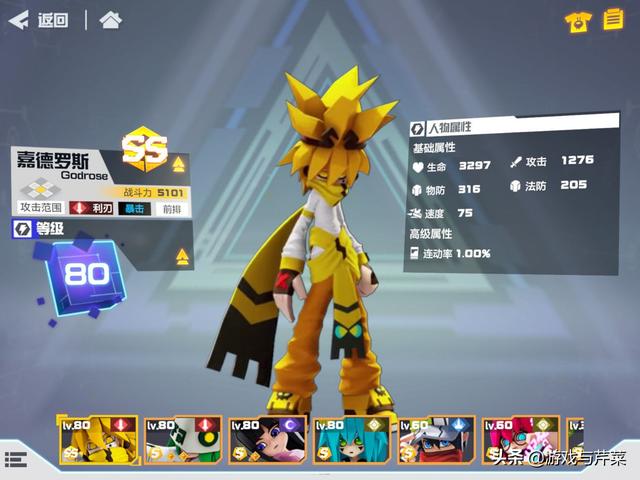Viewport: 640px width, 480px height.
Task: Choose the black-haired girl portrait
Action: tap(266, 441)
